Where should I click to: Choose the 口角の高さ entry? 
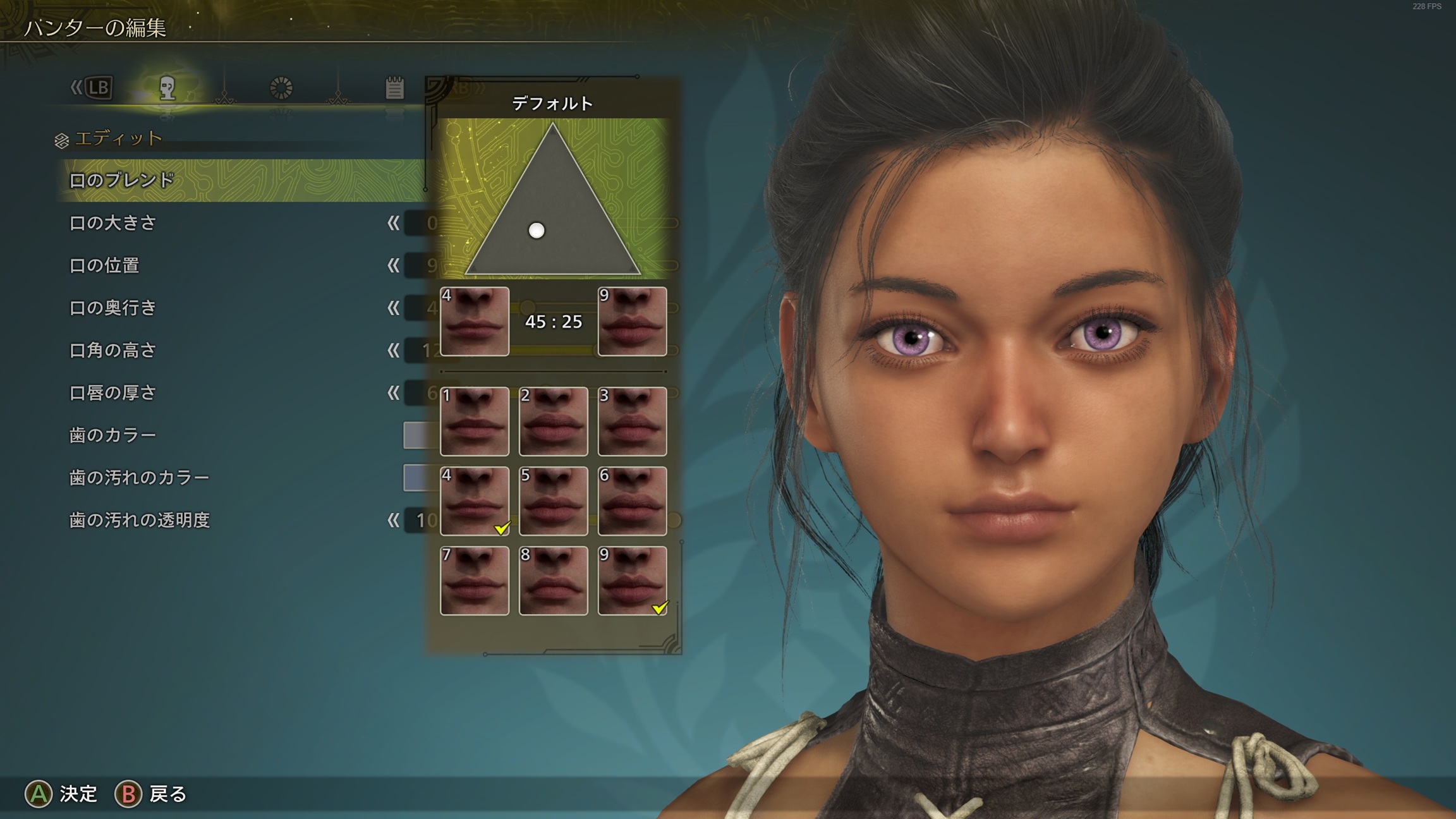(x=112, y=350)
